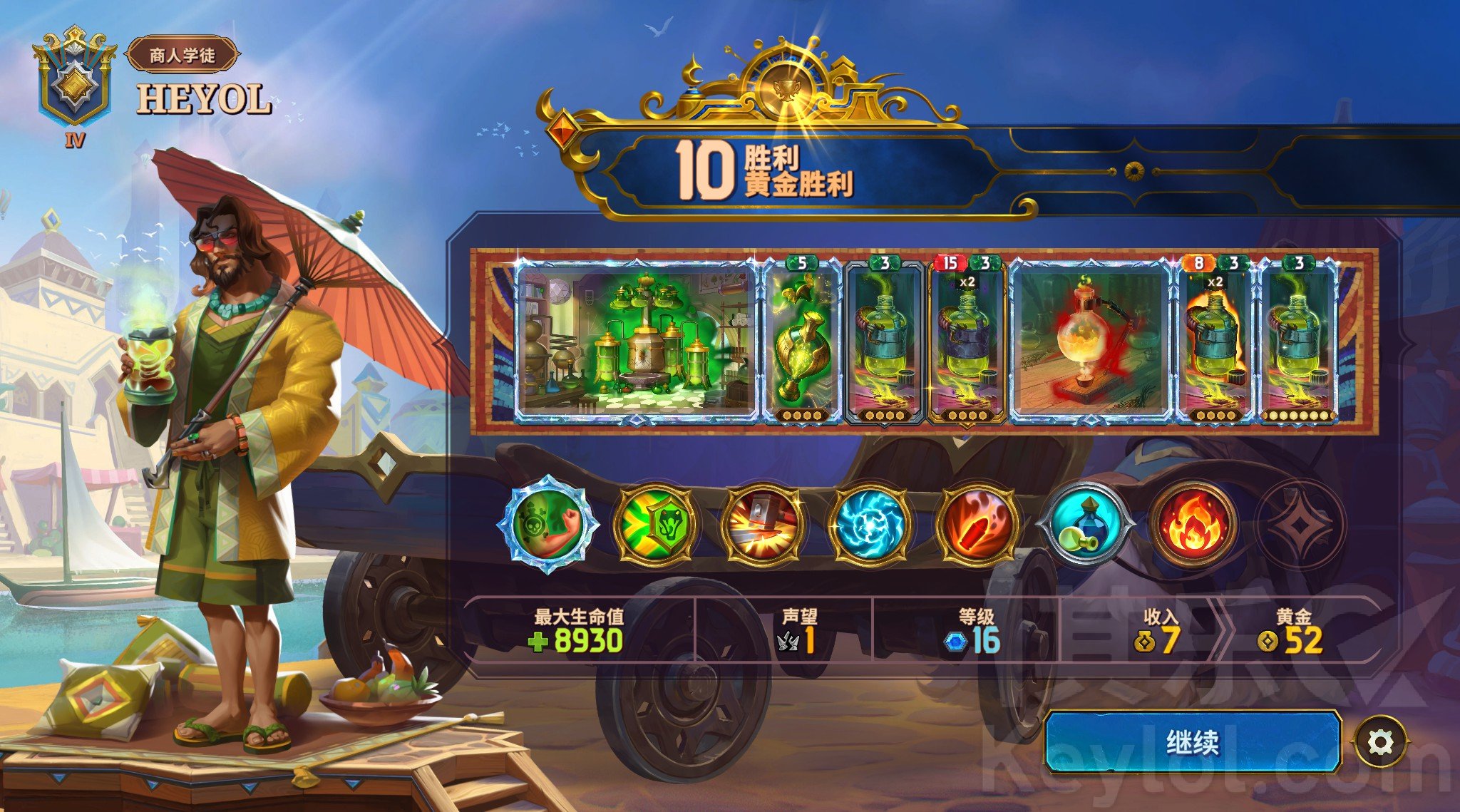
Task: Select the green snake shield skill
Action: (x=656, y=525)
